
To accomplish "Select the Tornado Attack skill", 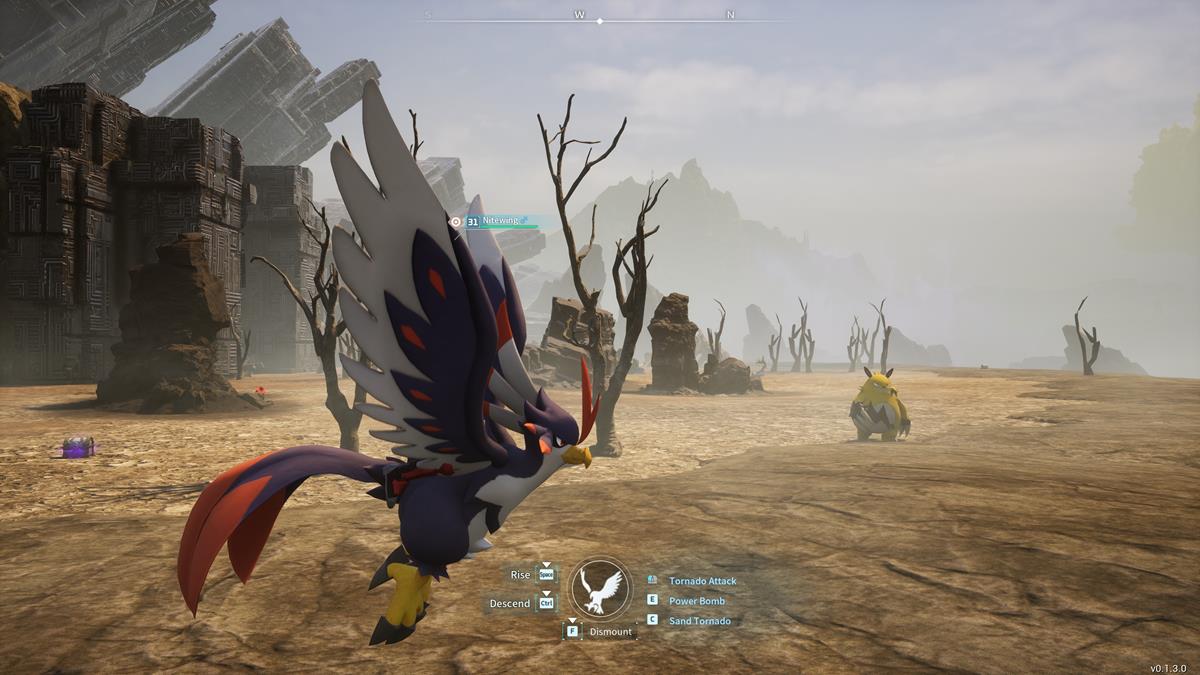I will [x=701, y=581].
